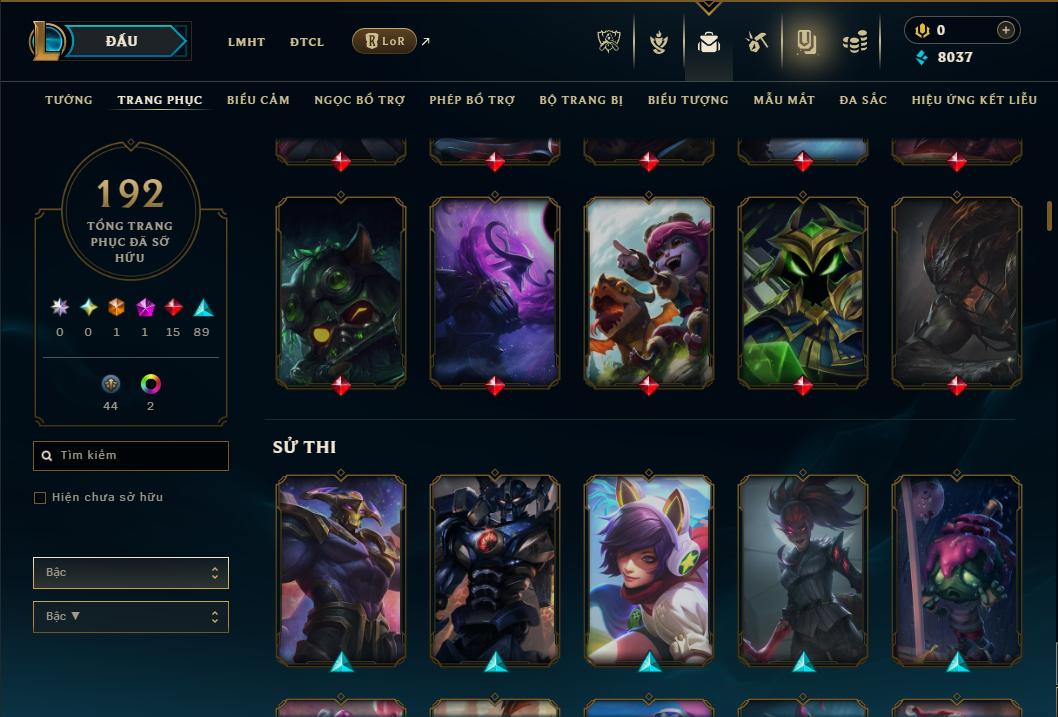Choose the green-eyed golden-helmet mage skin
The height and width of the screenshot is (717, 1058).
coord(803,290)
